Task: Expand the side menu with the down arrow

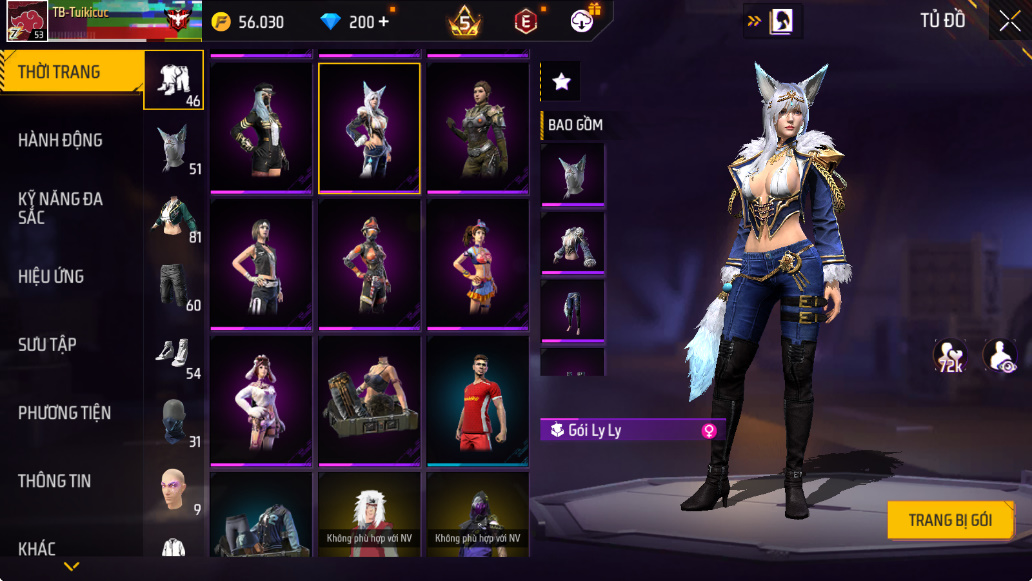Action: (x=71, y=567)
